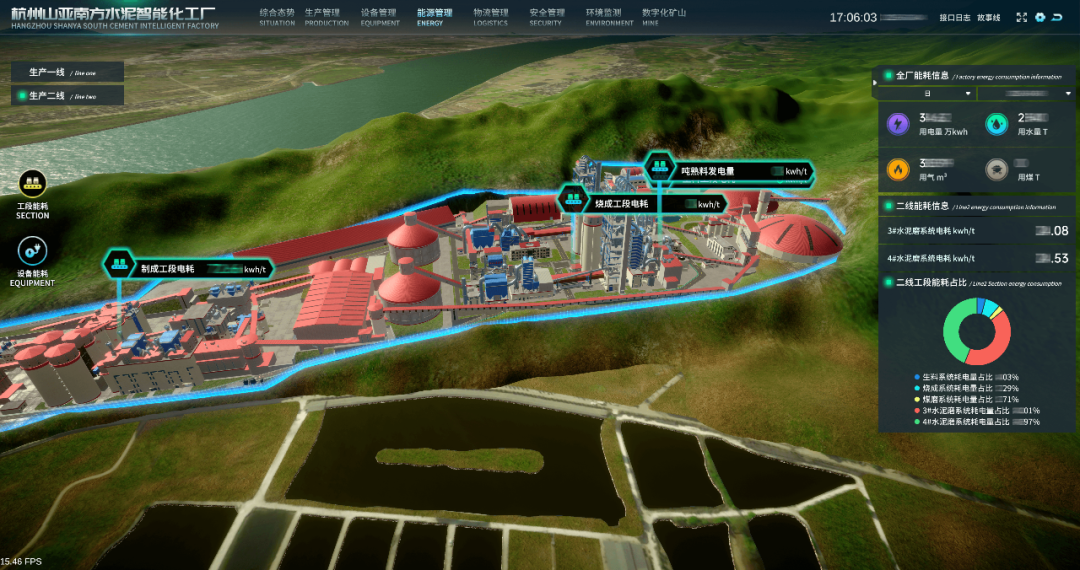Show the Environment (环境监测) tab

pyautogui.click(x=609, y=16)
